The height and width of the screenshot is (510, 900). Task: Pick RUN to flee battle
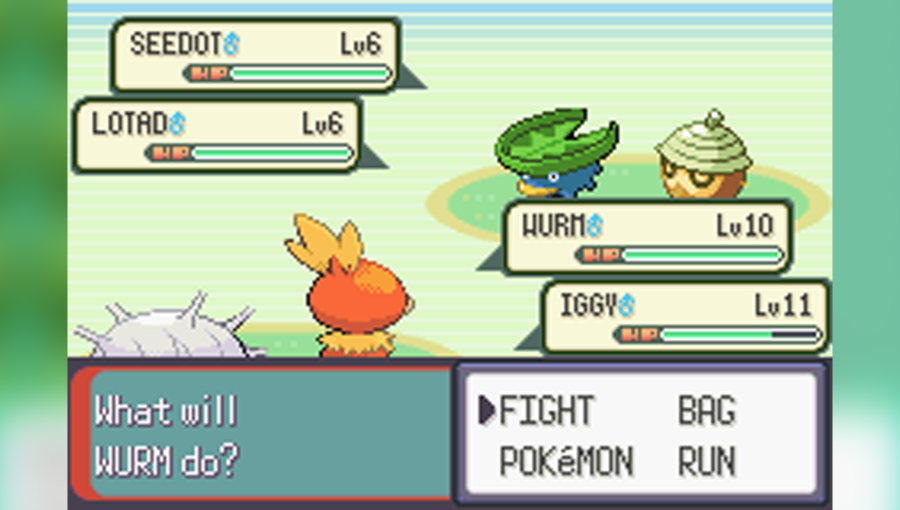[706, 462]
